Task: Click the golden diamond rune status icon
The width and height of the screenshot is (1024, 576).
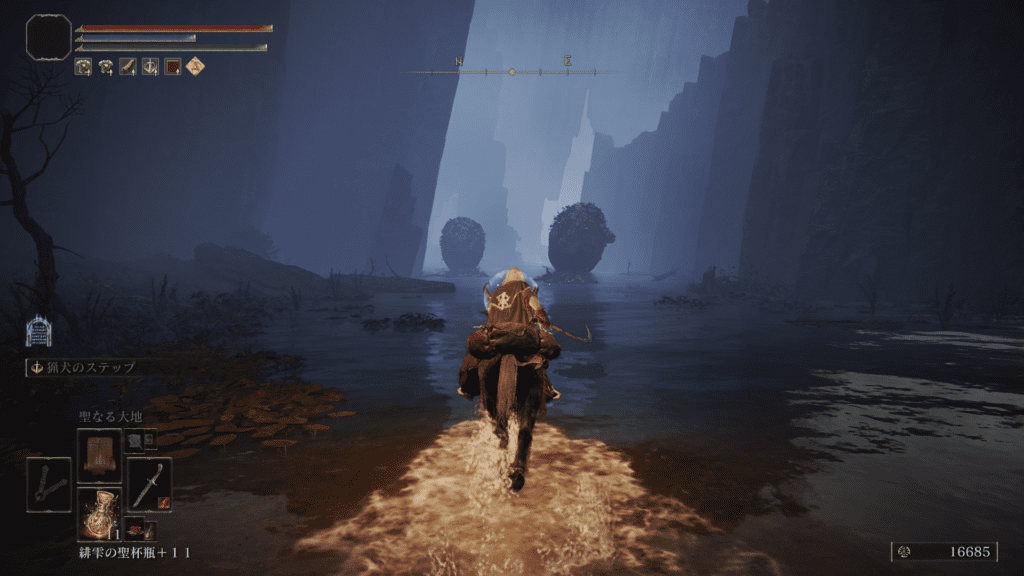Action: (195, 67)
